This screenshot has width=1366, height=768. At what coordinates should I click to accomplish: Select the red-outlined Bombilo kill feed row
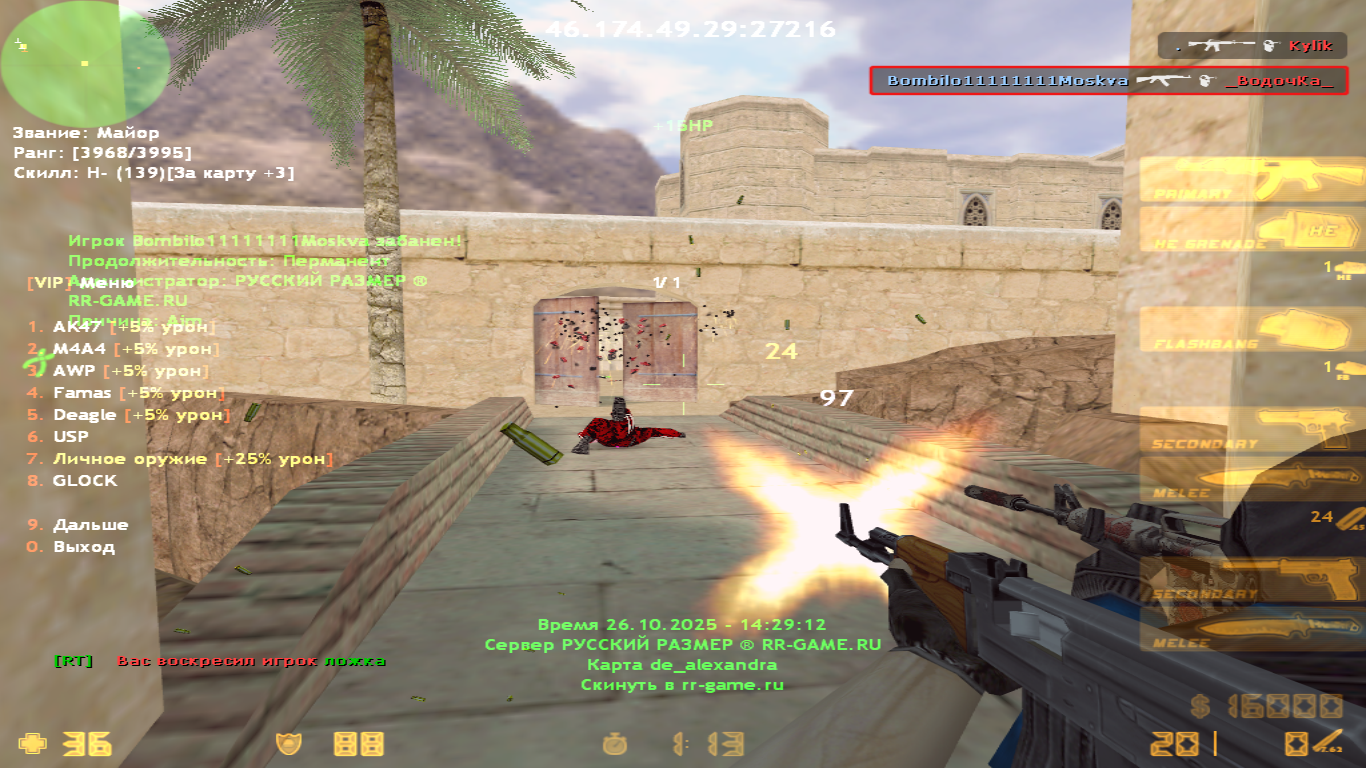pos(1108,81)
